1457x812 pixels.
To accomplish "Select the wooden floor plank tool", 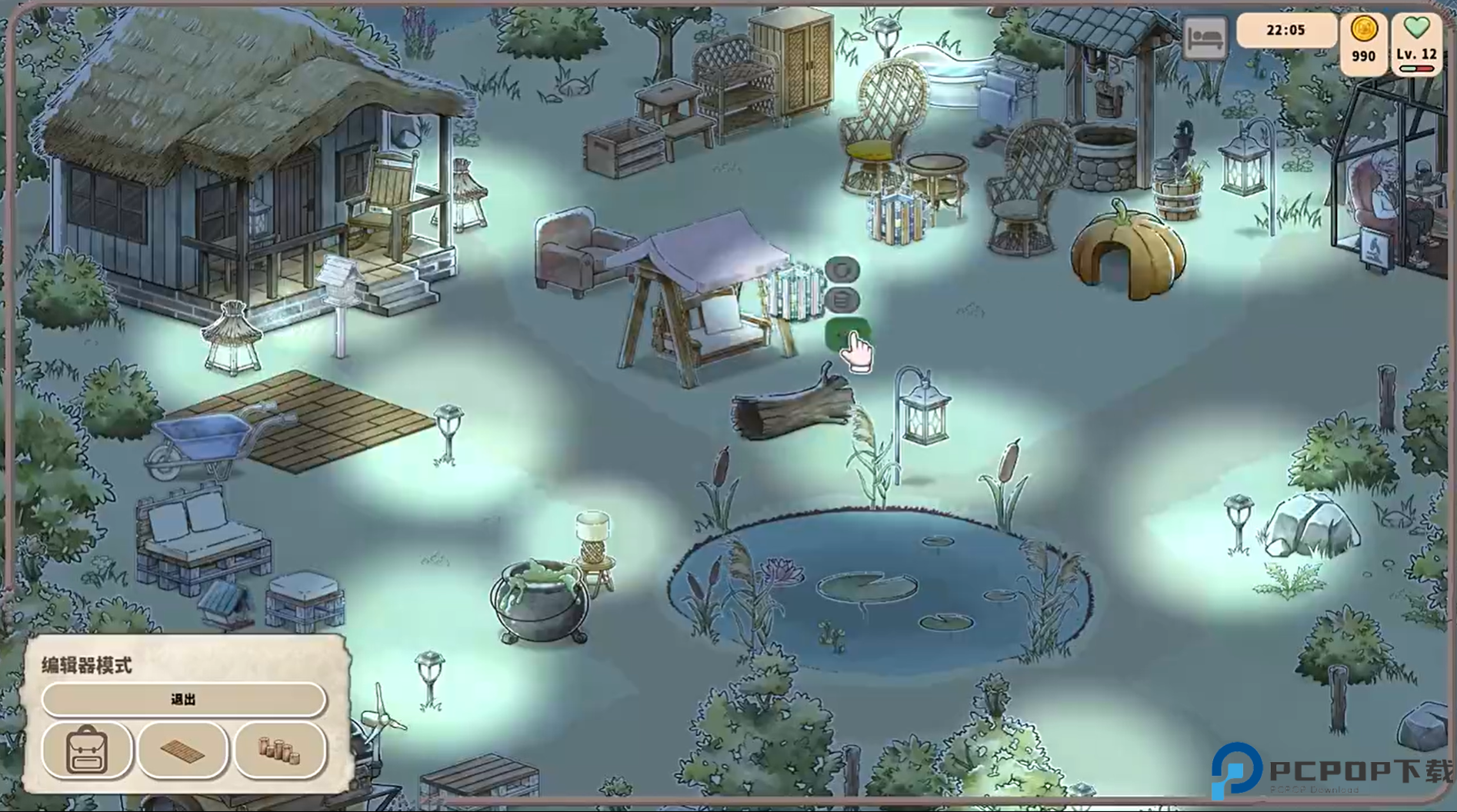I will [x=183, y=750].
